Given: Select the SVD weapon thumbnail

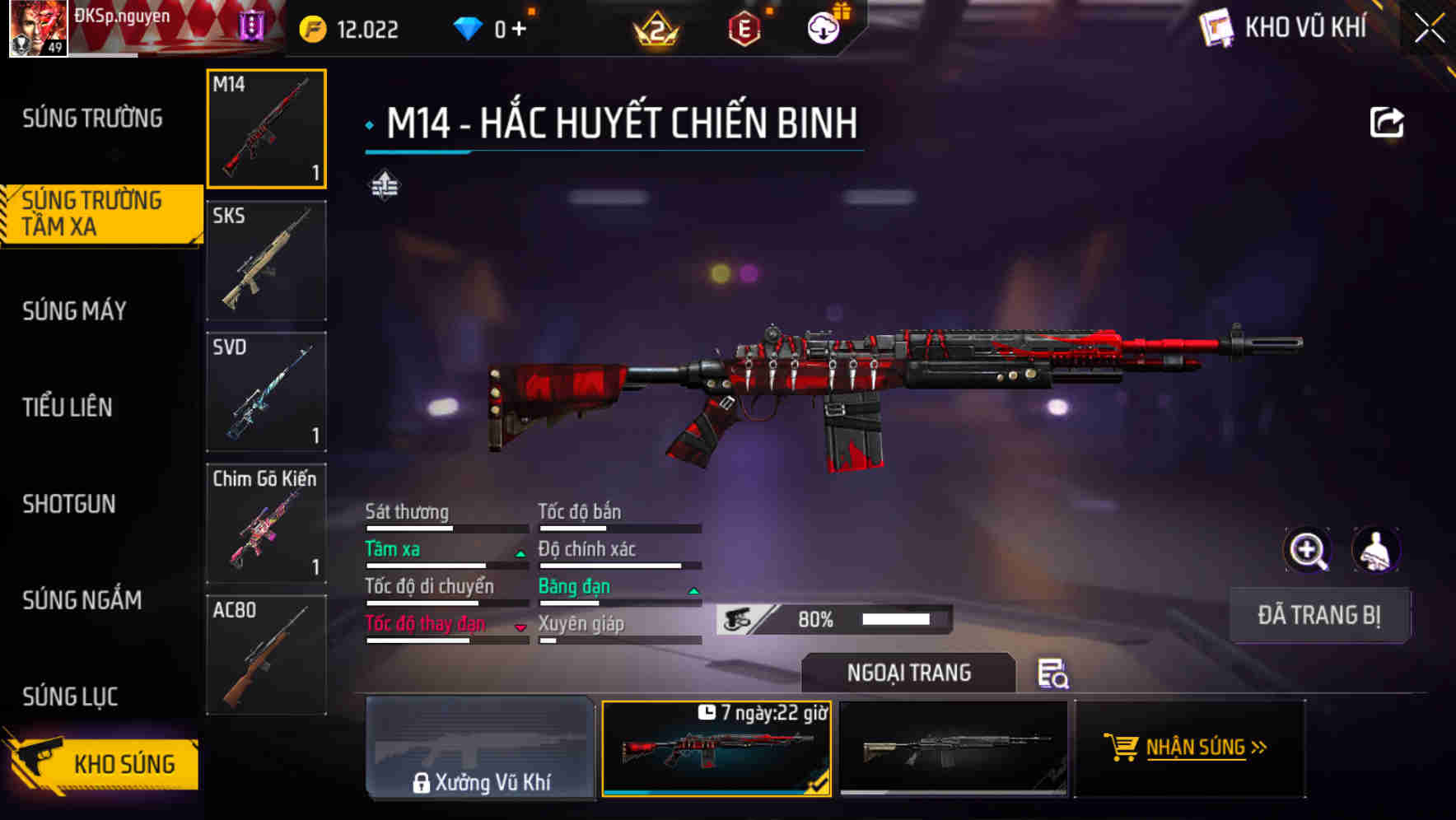Looking at the screenshot, I should 266,391.
